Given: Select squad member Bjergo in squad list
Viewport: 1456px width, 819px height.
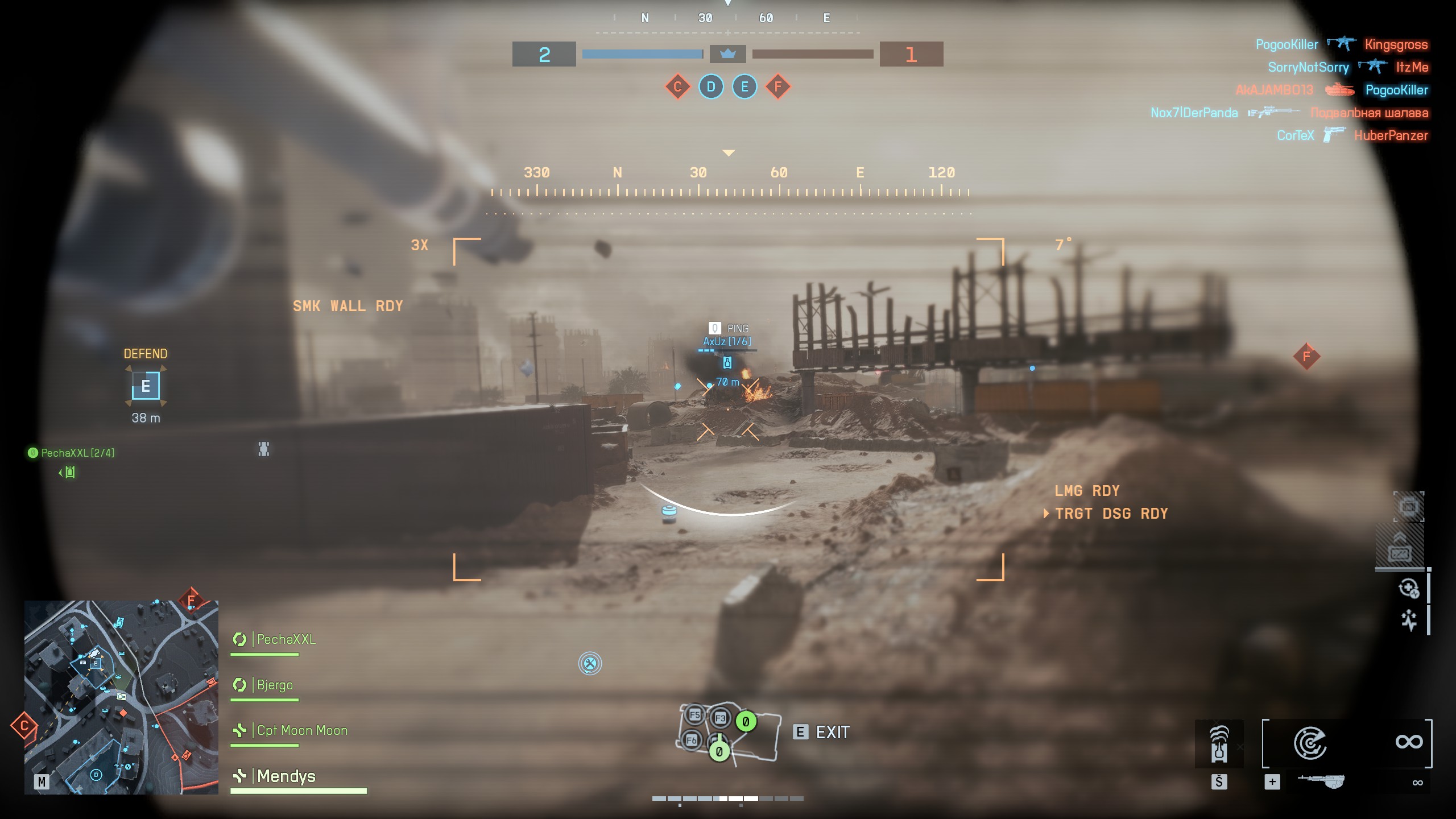Looking at the screenshot, I should pos(274,685).
